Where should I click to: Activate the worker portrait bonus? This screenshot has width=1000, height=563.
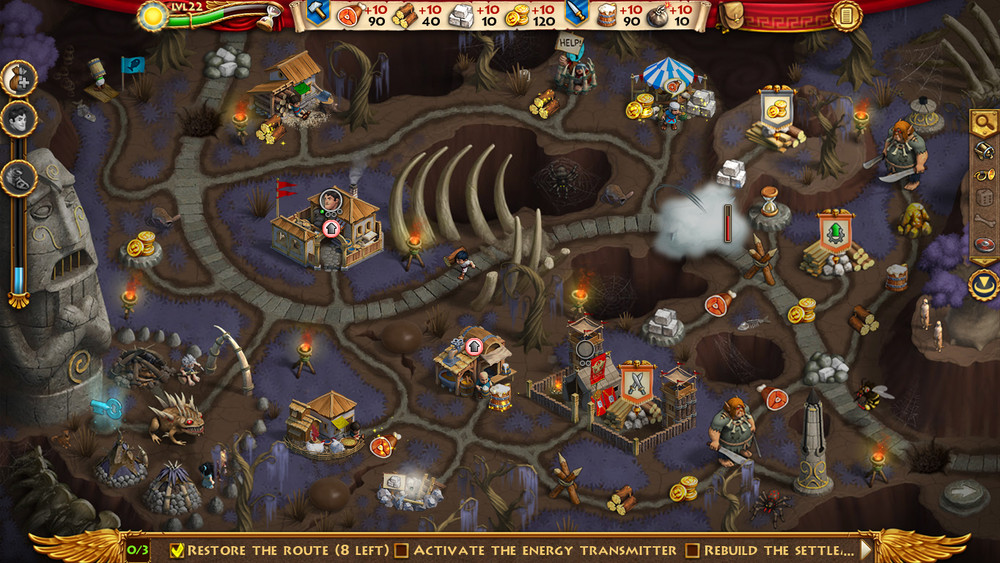[x=18, y=119]
